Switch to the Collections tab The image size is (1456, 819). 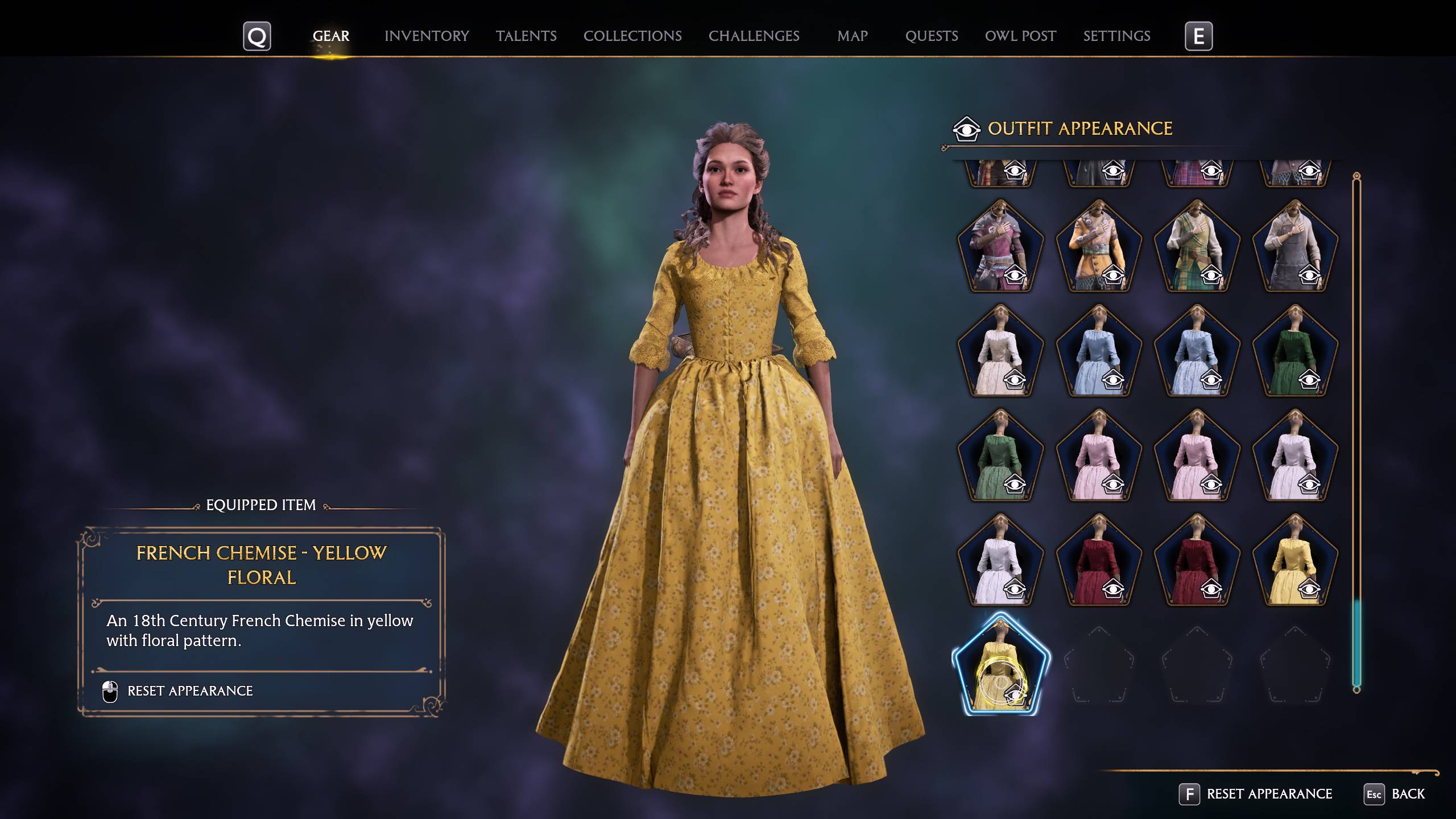[x=633, y=36]
